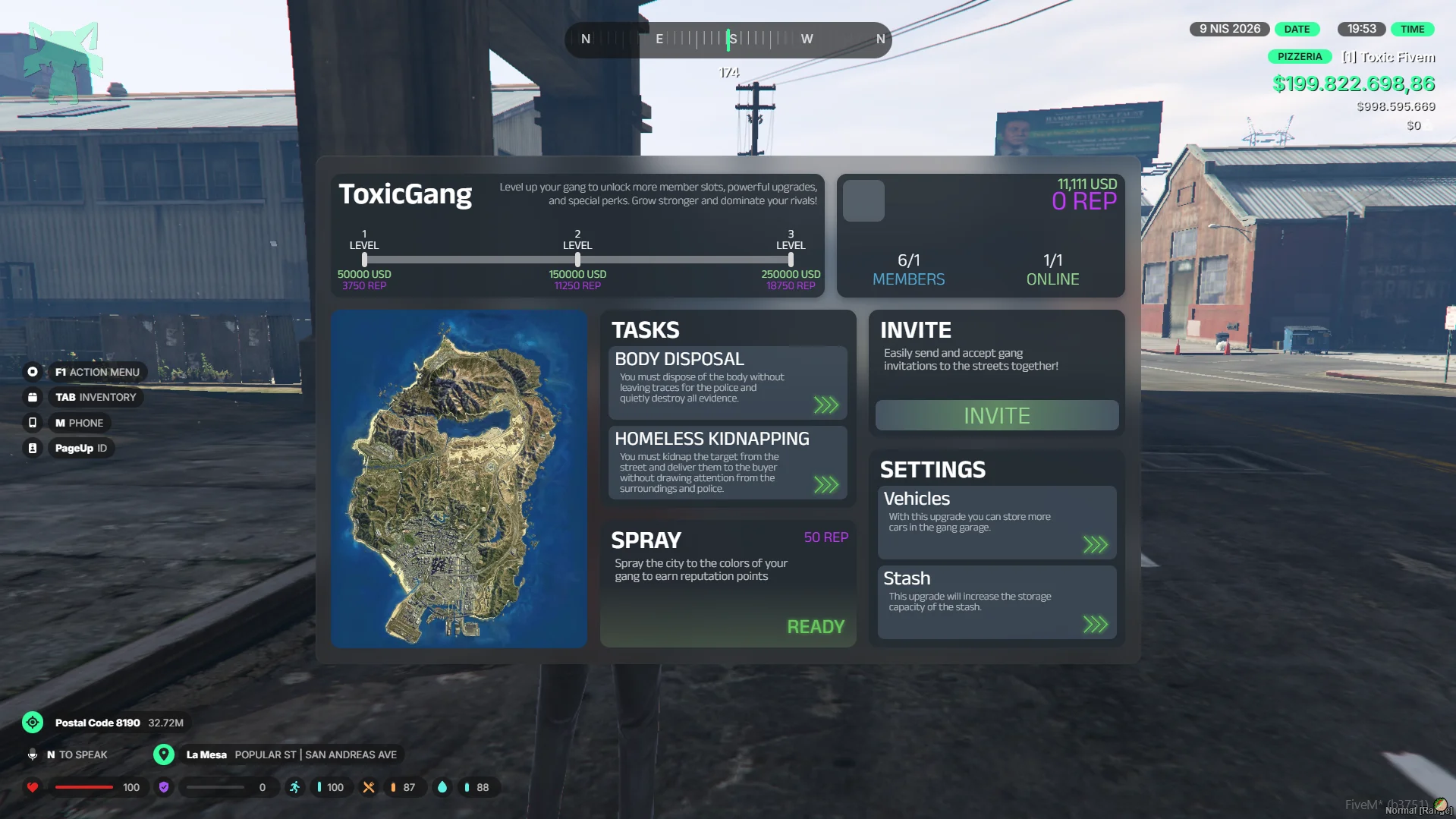The height and width of the screenshot is (819, 1456).
Task: Show the gang MEMBERS count
Action: 908,269
